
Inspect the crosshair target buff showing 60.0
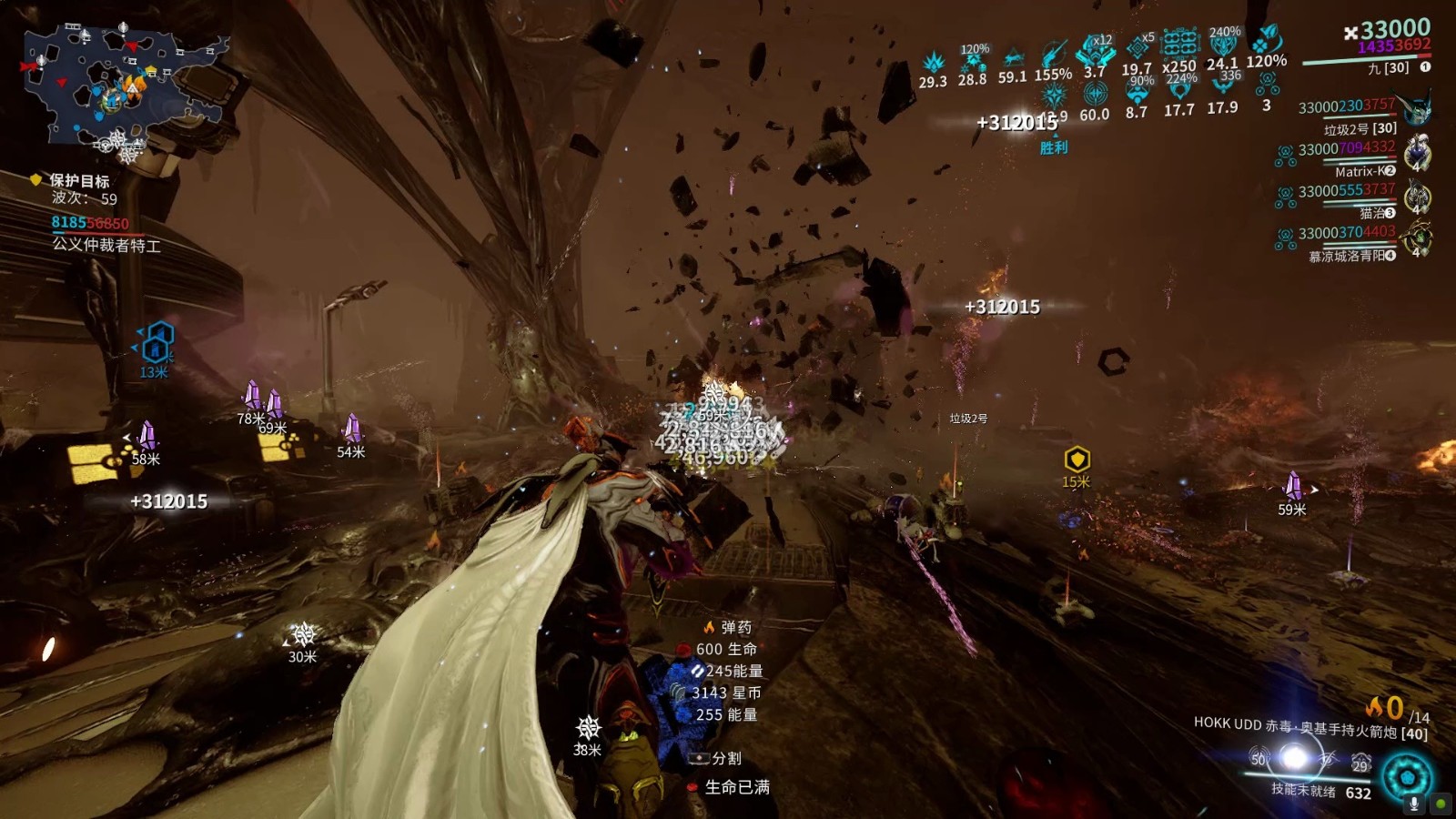pos(1095,94)
